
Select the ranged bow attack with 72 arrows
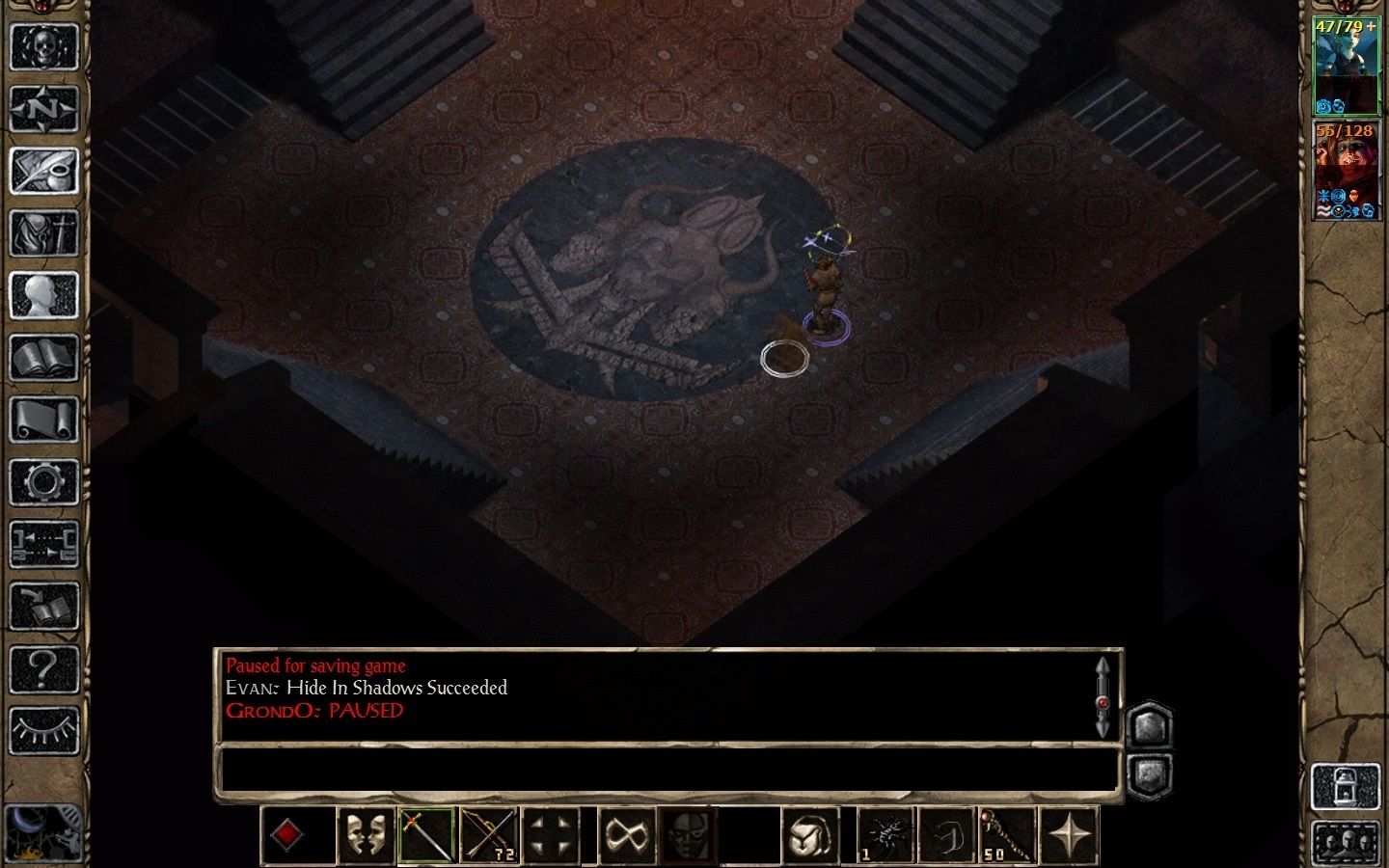click(x=490, y=835)
